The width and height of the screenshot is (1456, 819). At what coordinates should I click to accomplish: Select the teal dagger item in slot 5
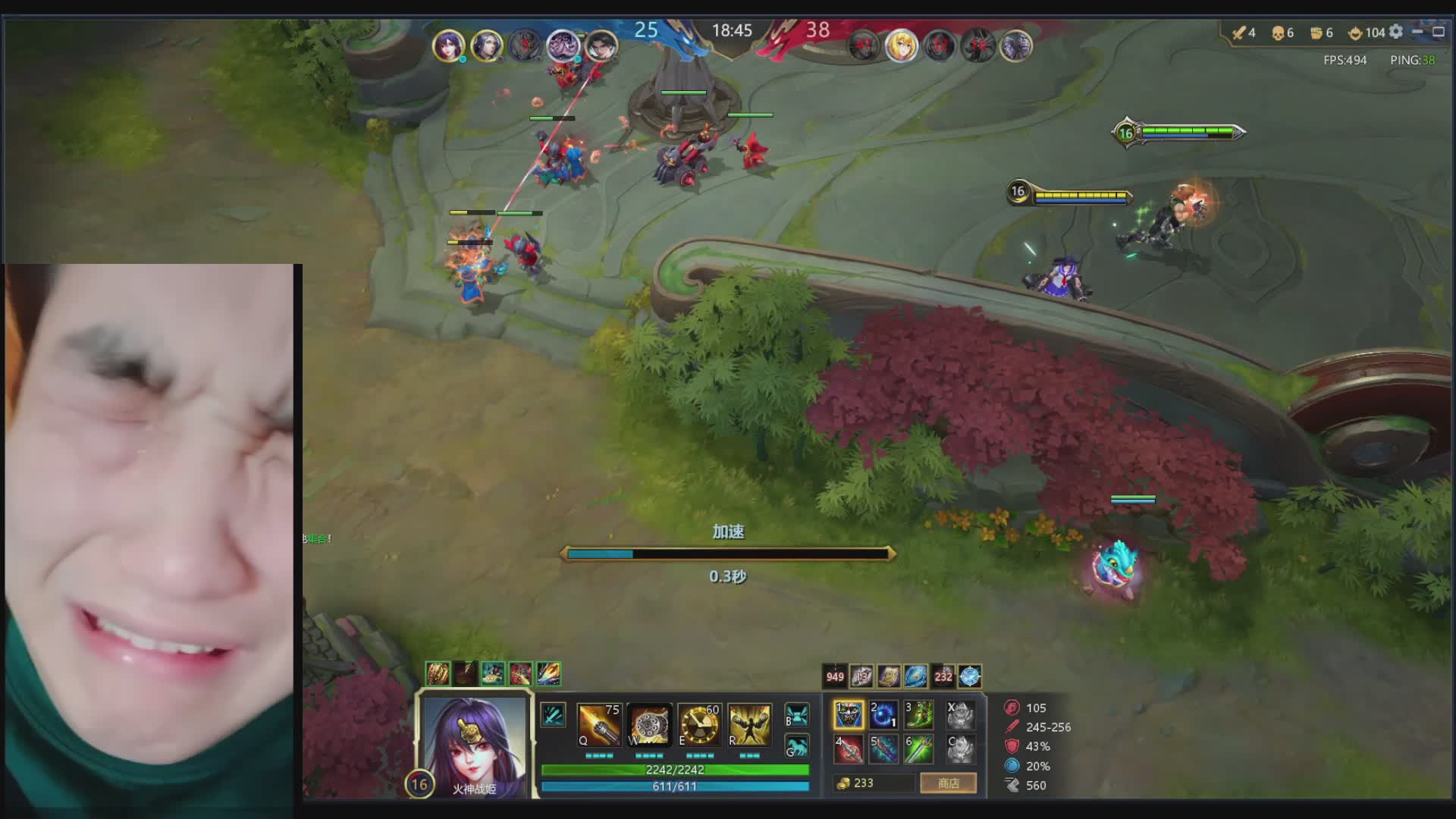(883, 749)
